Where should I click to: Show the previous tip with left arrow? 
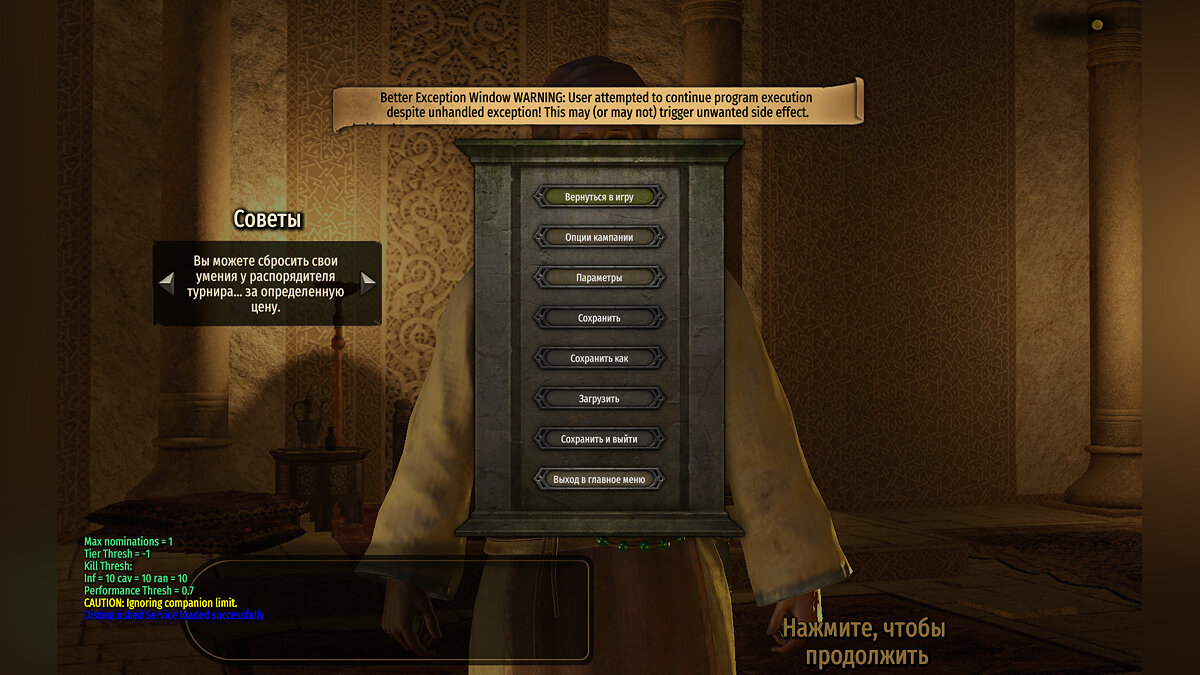pos(167,283)
